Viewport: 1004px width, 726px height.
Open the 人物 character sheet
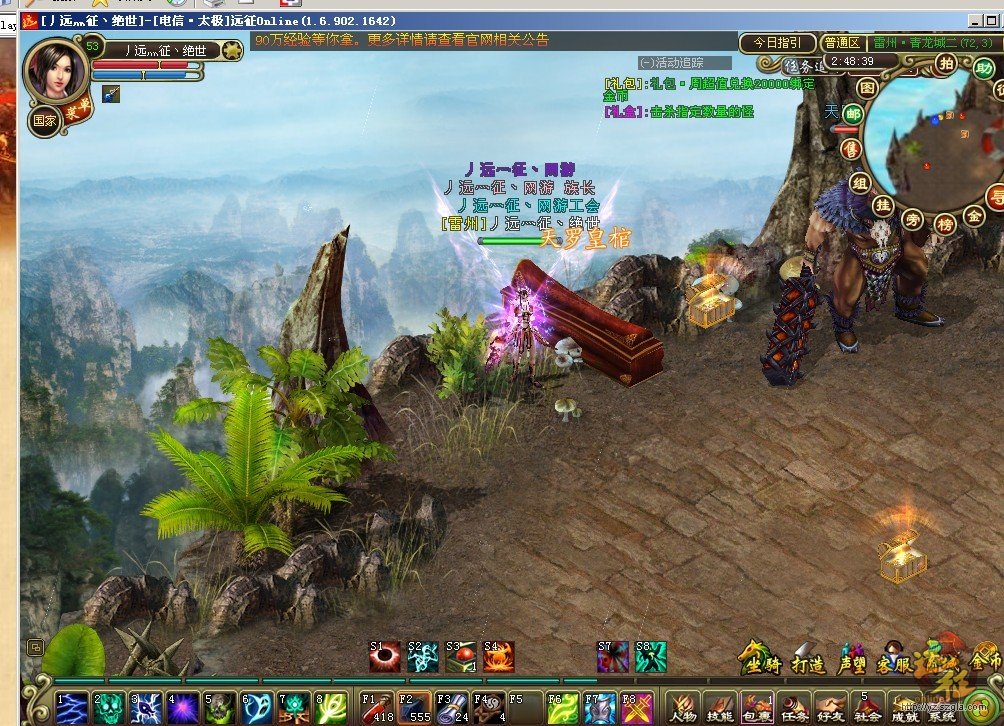684,705
